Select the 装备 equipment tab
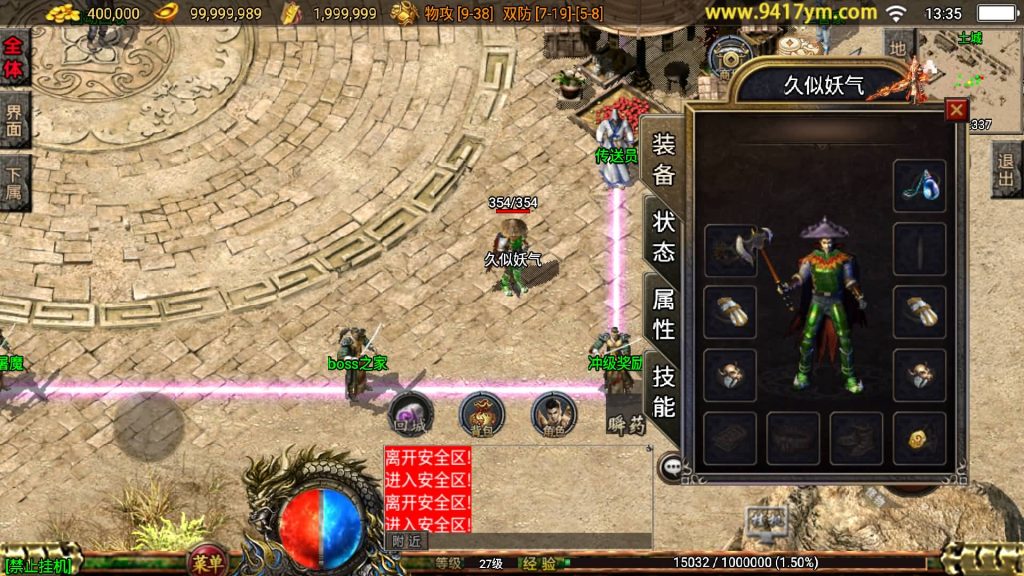Image resolution: width=1024 pixels, height=576 pixels. [663, 159]
